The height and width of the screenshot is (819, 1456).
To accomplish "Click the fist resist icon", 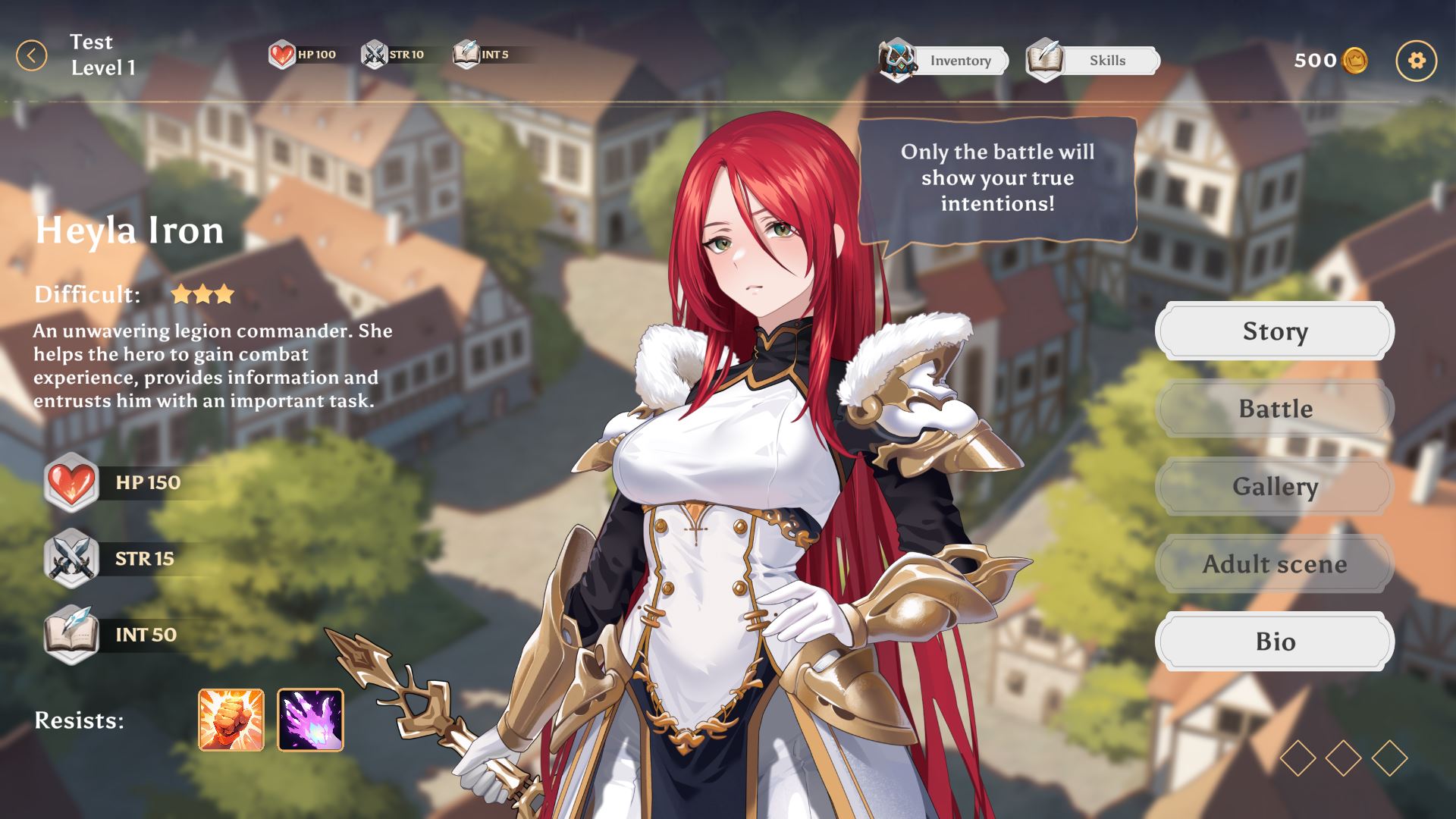I will tap(231, 720).
